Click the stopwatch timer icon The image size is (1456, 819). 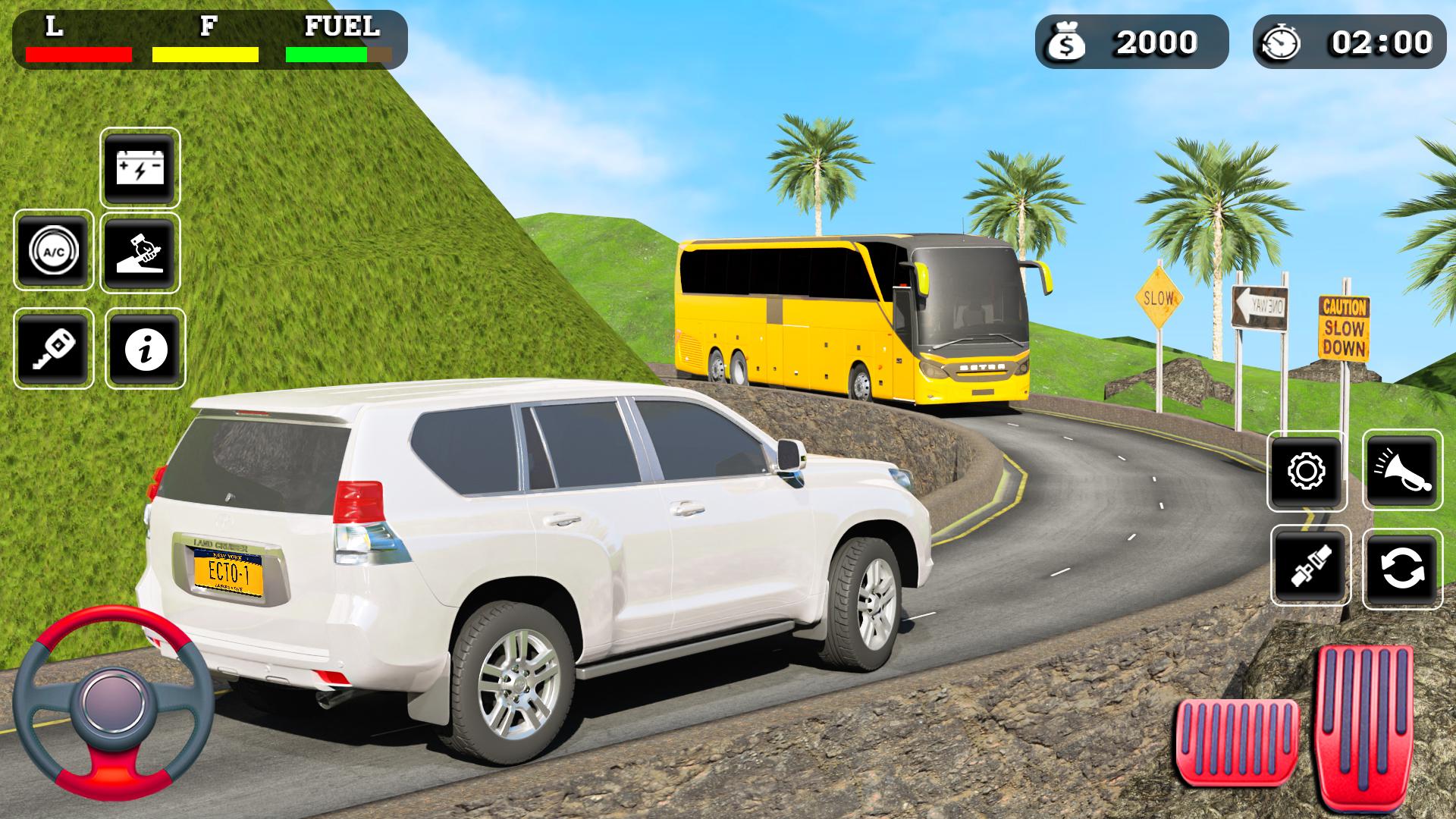click(x=1282, y=43)
